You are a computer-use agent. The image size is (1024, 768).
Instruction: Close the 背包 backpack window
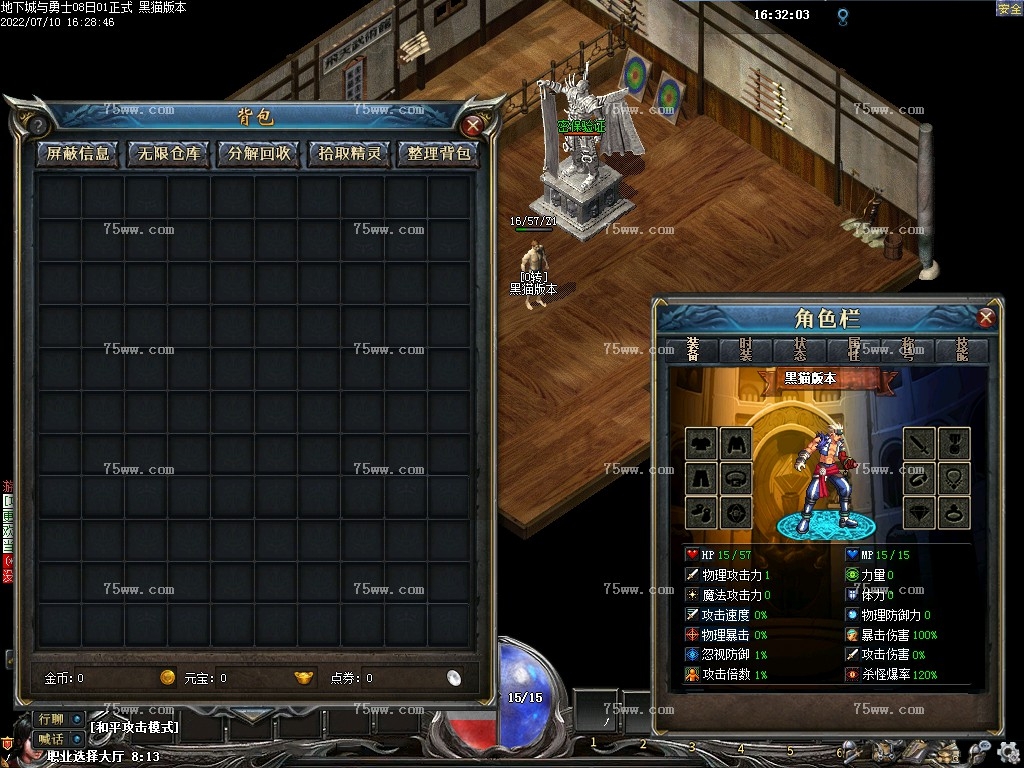[x=473, y=126]
